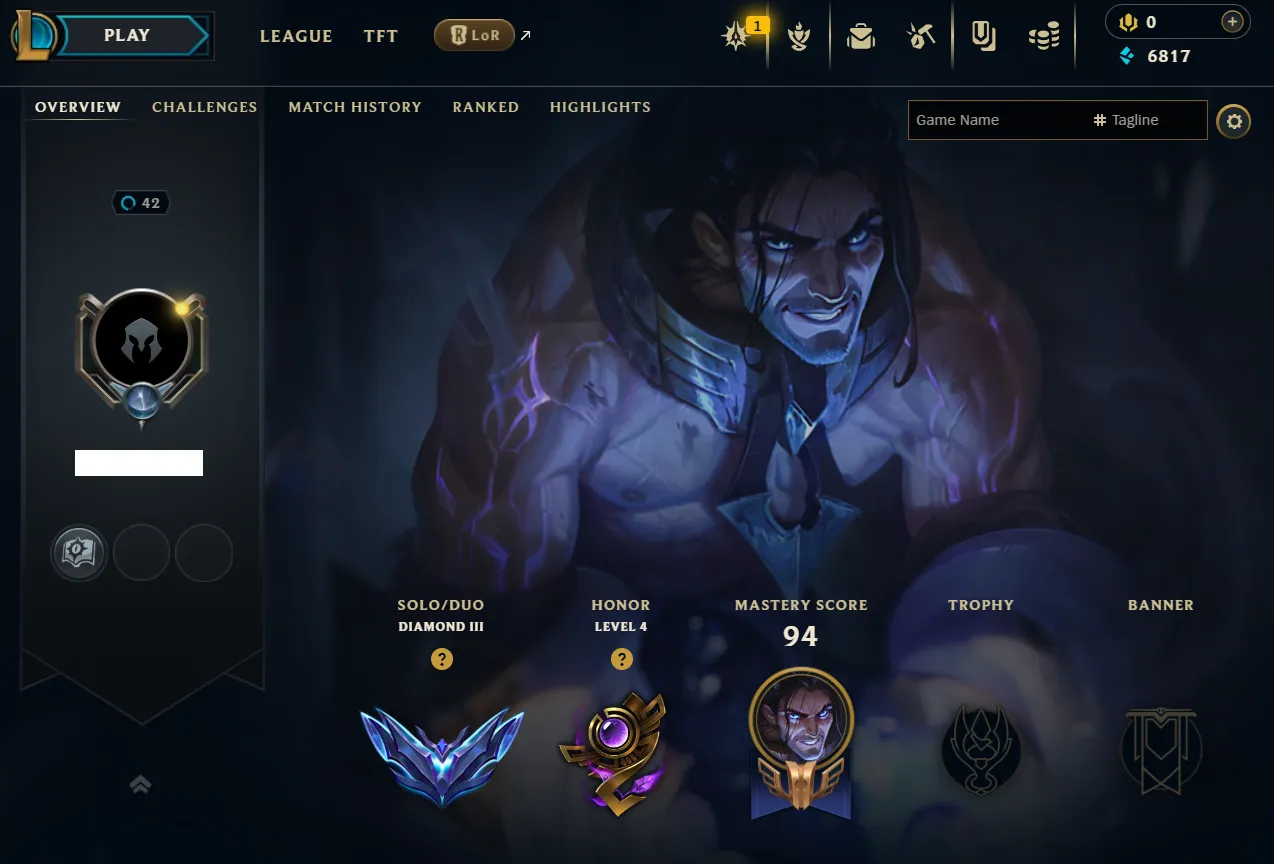Click the Diamond III rank emblem

[442, 754]
